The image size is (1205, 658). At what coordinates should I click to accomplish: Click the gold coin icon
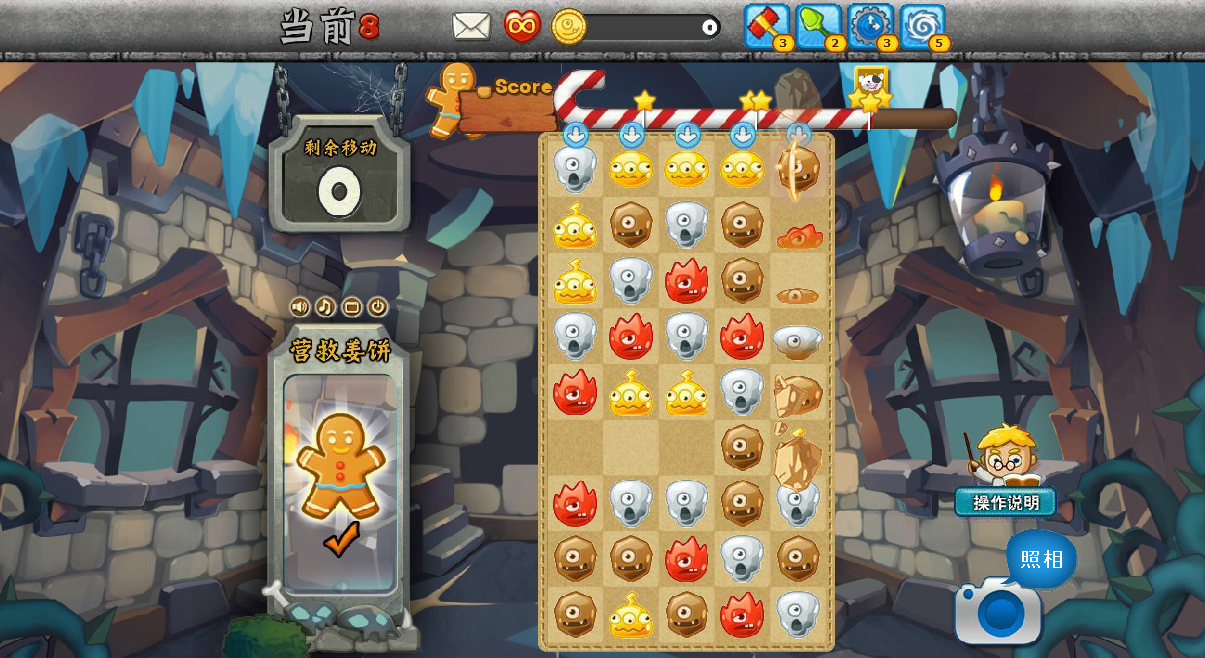click(569, 27)
